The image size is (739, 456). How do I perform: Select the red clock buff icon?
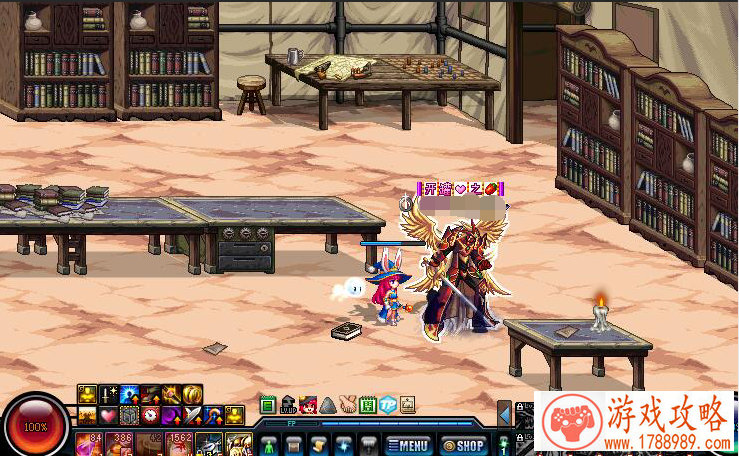click(150, 415)
